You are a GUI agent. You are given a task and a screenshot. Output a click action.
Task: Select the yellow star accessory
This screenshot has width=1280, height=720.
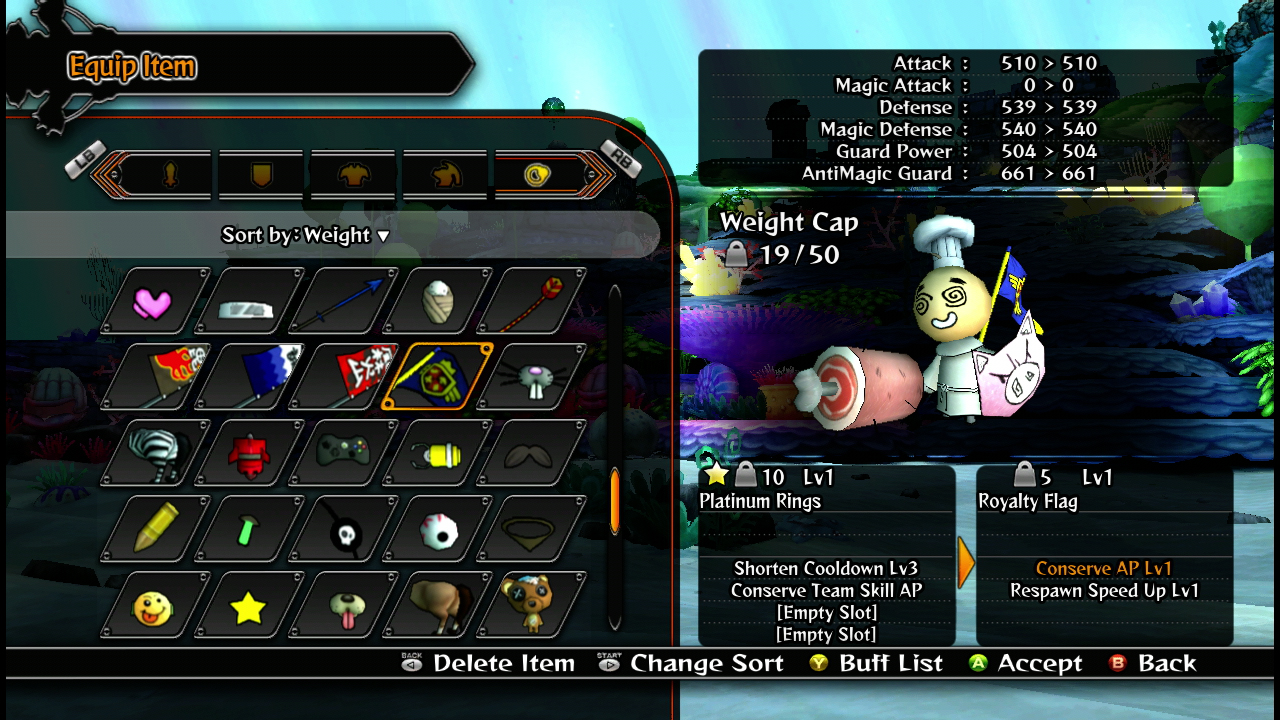click(249, 607)
